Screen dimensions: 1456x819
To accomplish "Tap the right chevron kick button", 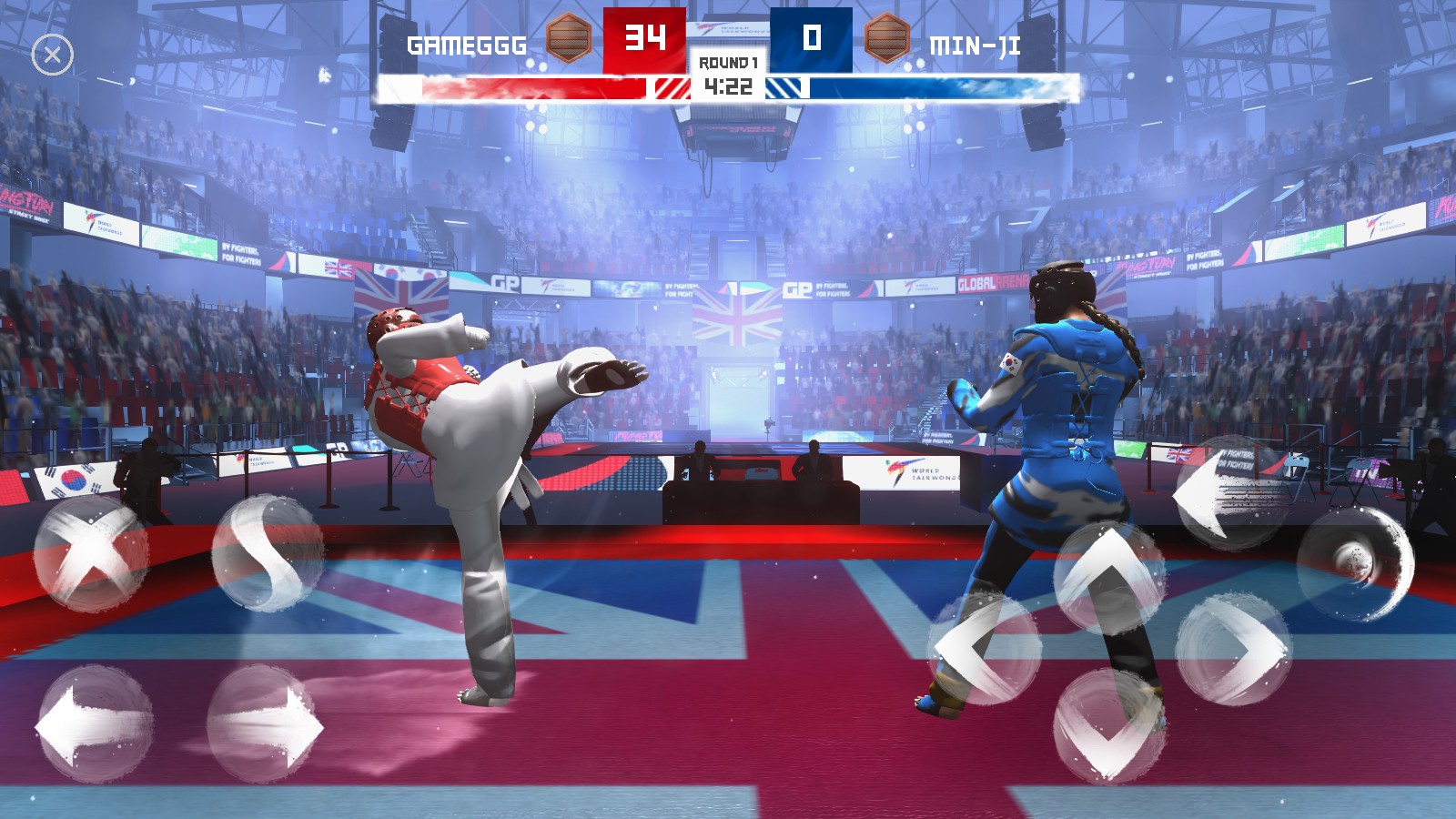I will (x=1233, y=650).
